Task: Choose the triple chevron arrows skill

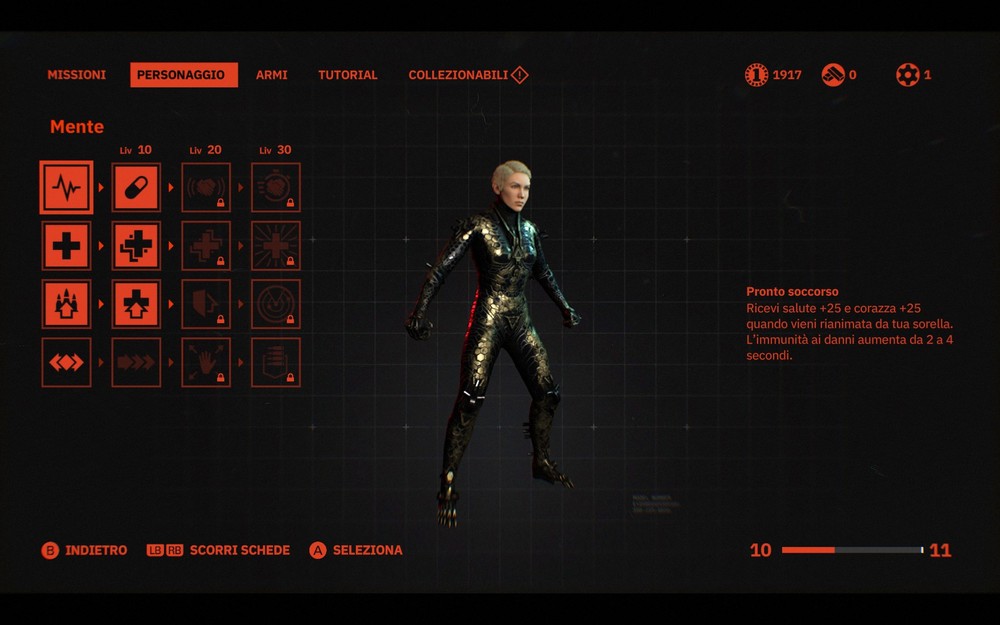Action: tap(136, 362)
